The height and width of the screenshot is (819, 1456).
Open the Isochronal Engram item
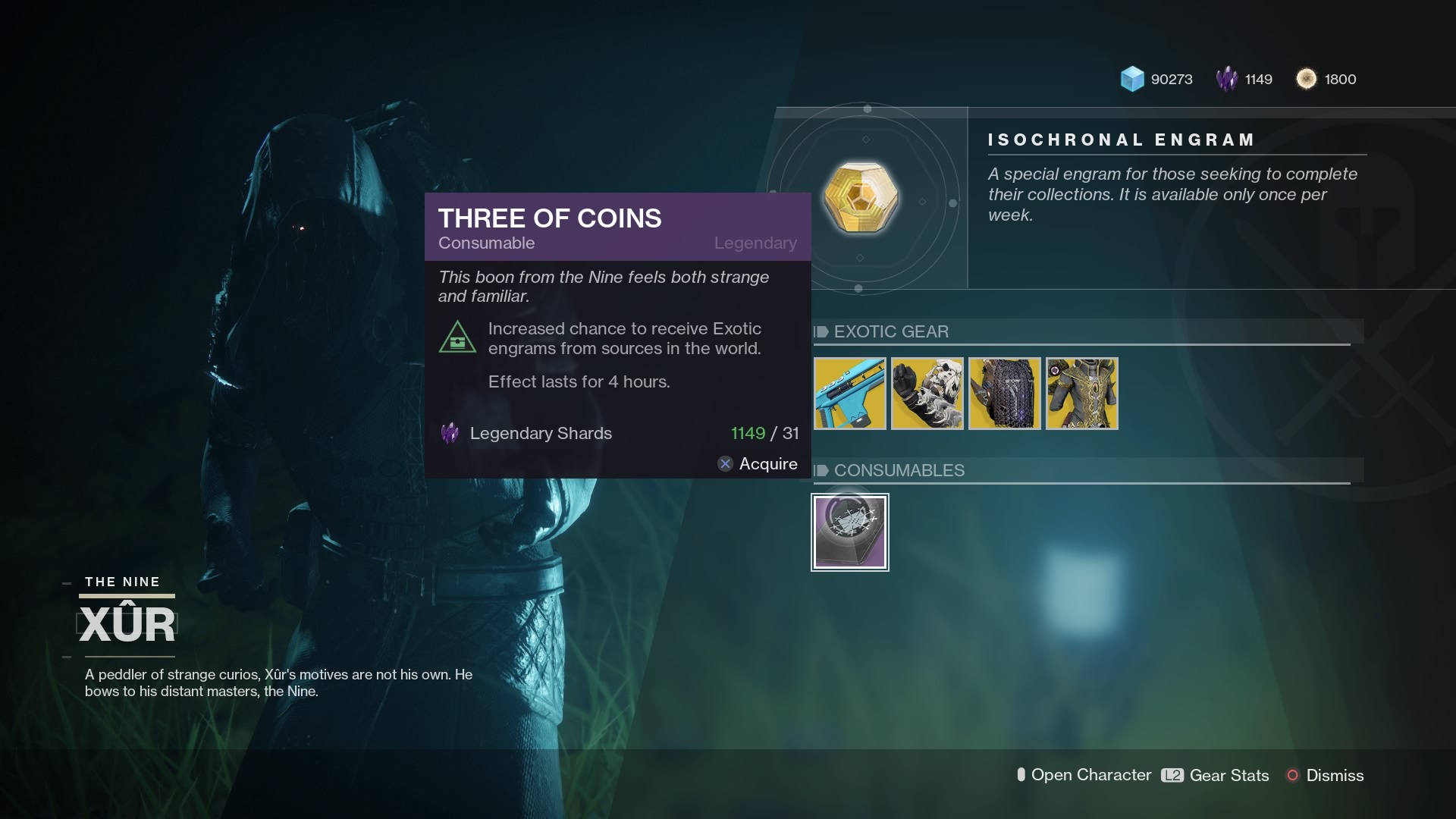click(861, 197)
